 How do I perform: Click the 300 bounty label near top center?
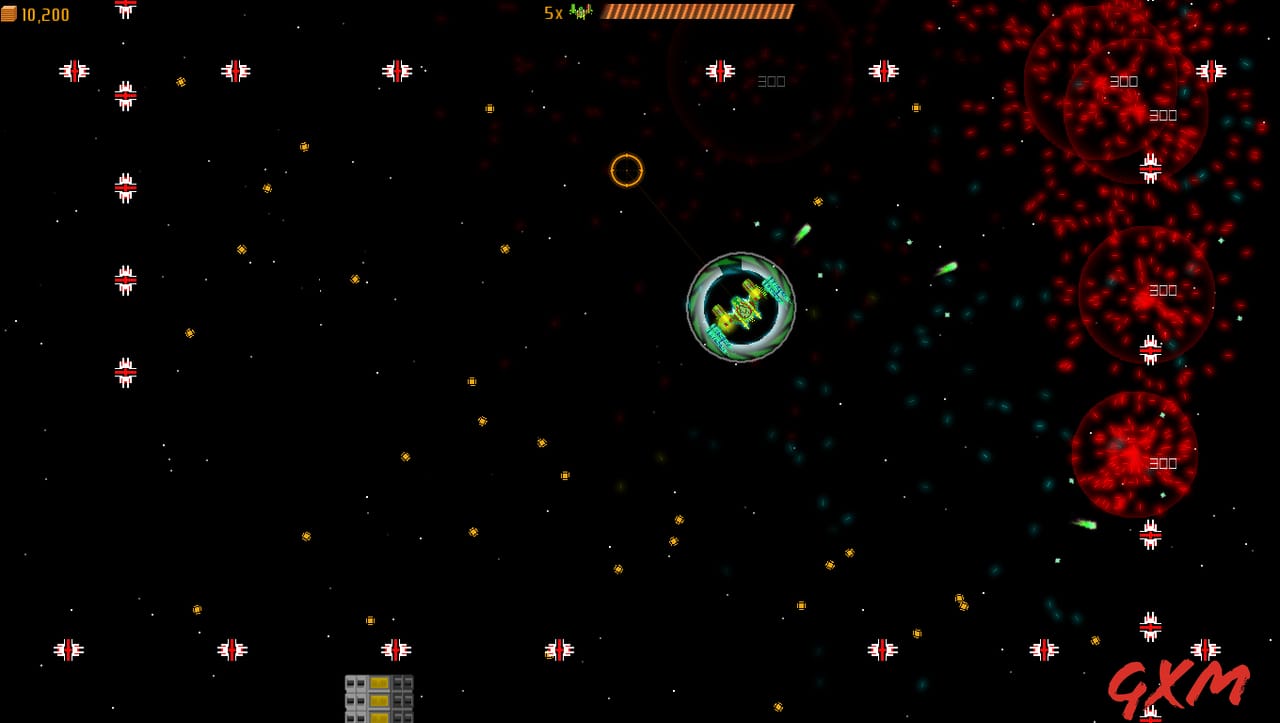click(770, 81)
